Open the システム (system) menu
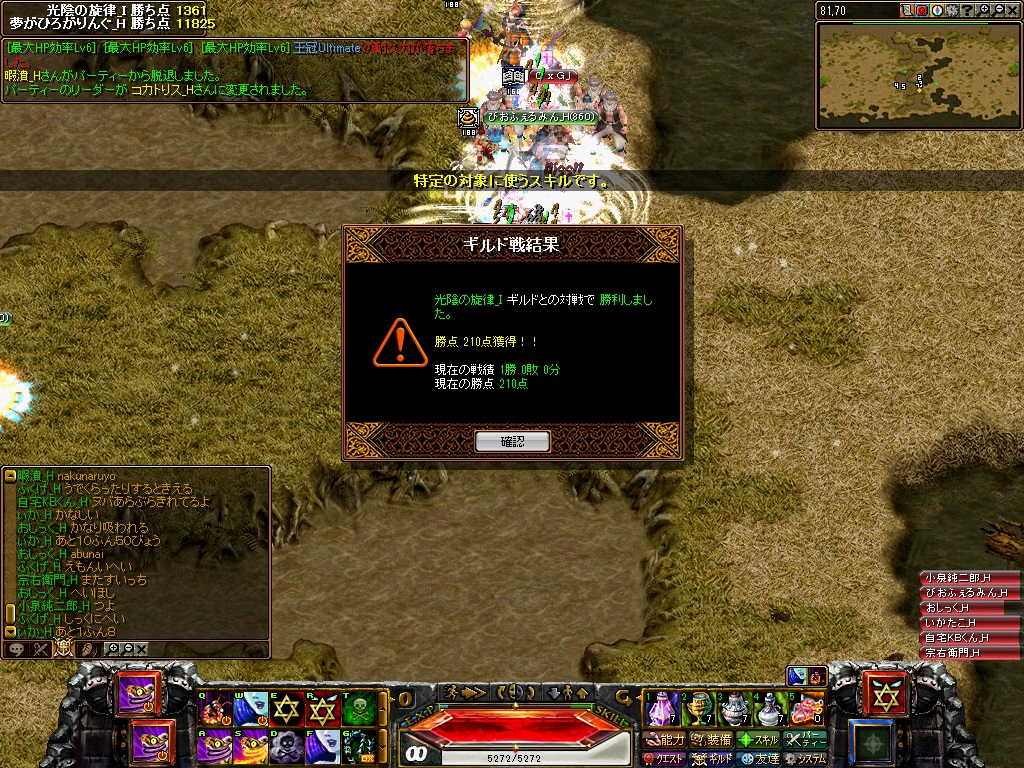This screenshot has width=1024, height=768. tap(806, 759)
